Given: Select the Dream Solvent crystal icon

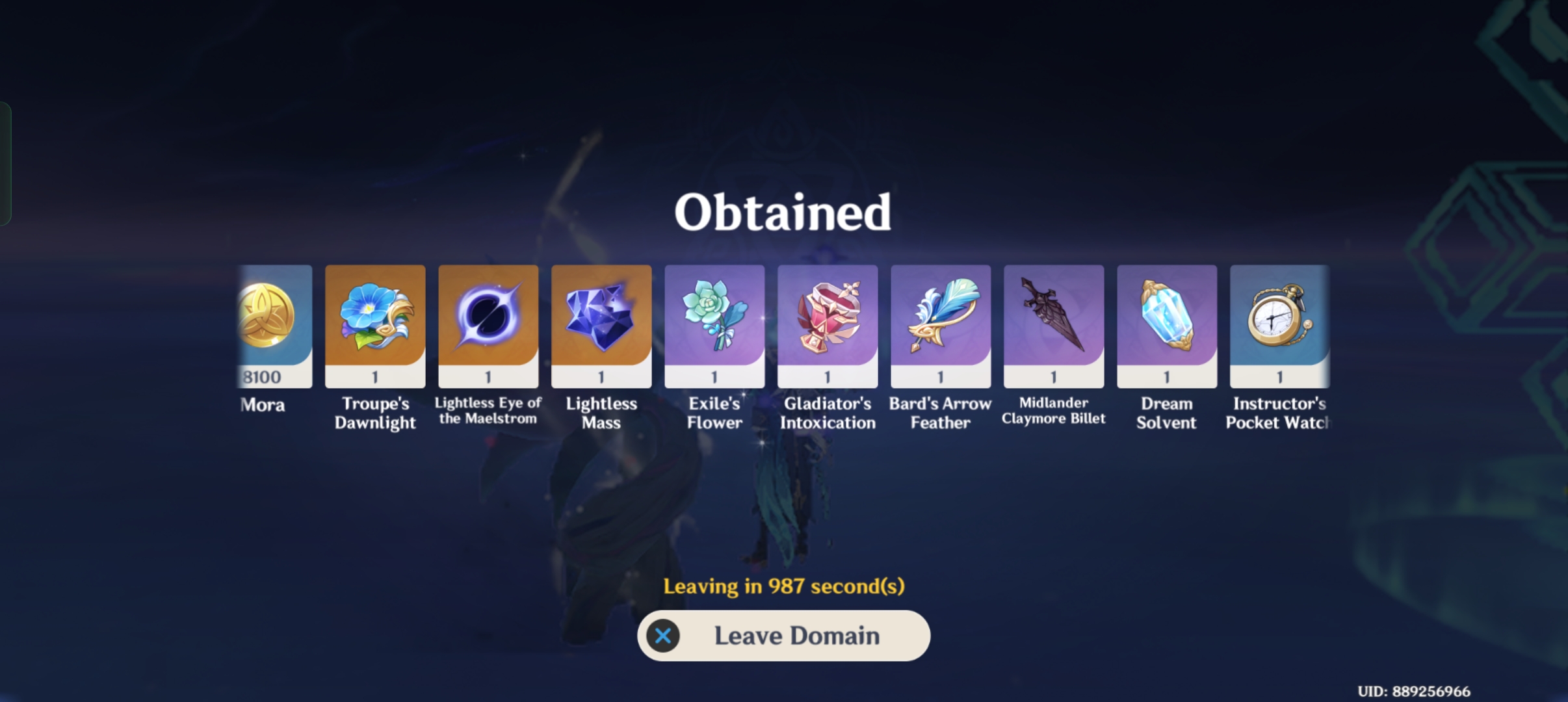Looking at the screenshot, I should pyautogui.click(x=1166, y=318).
